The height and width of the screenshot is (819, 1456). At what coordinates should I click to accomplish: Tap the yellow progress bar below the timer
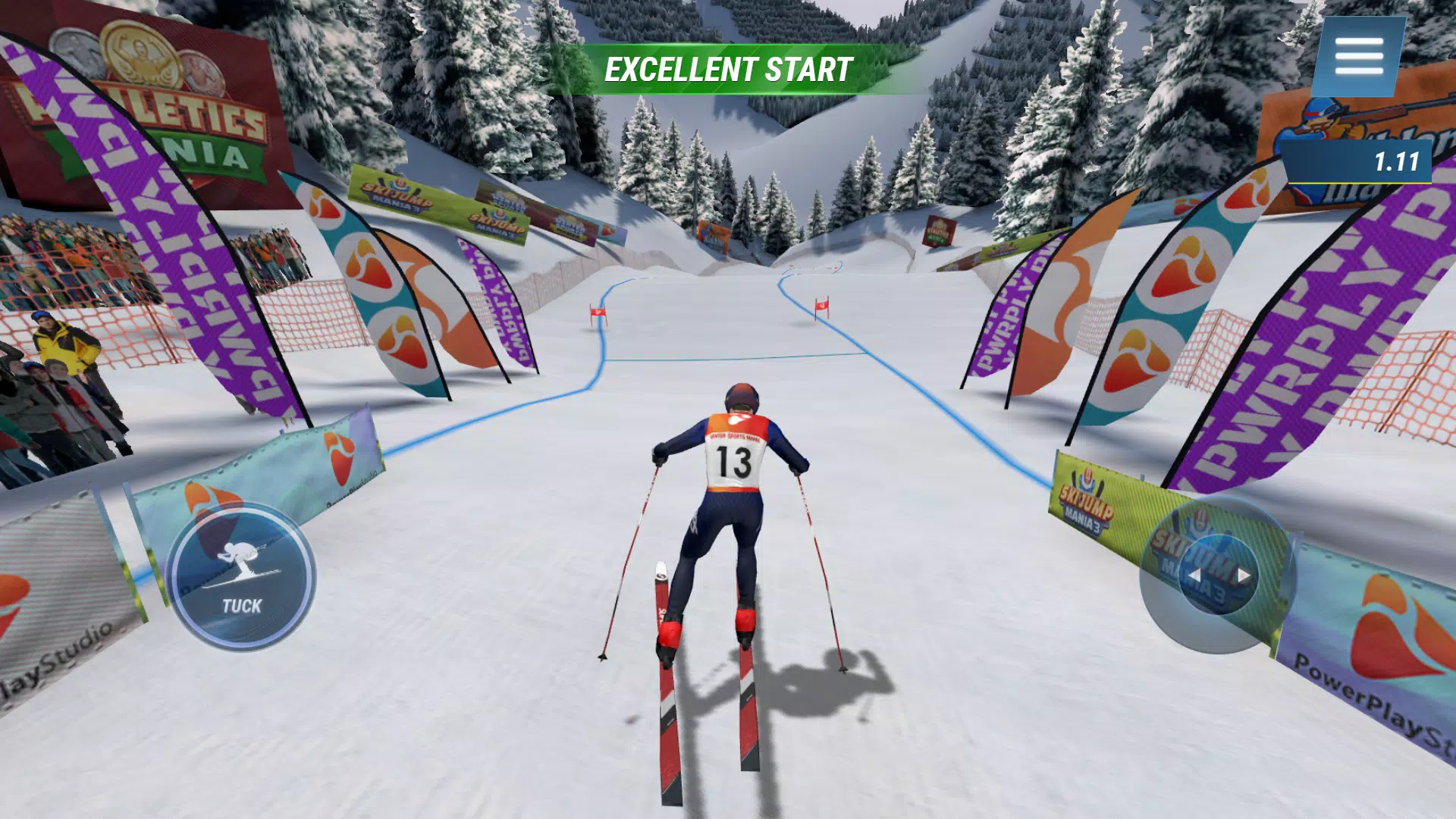point(1357,184)
